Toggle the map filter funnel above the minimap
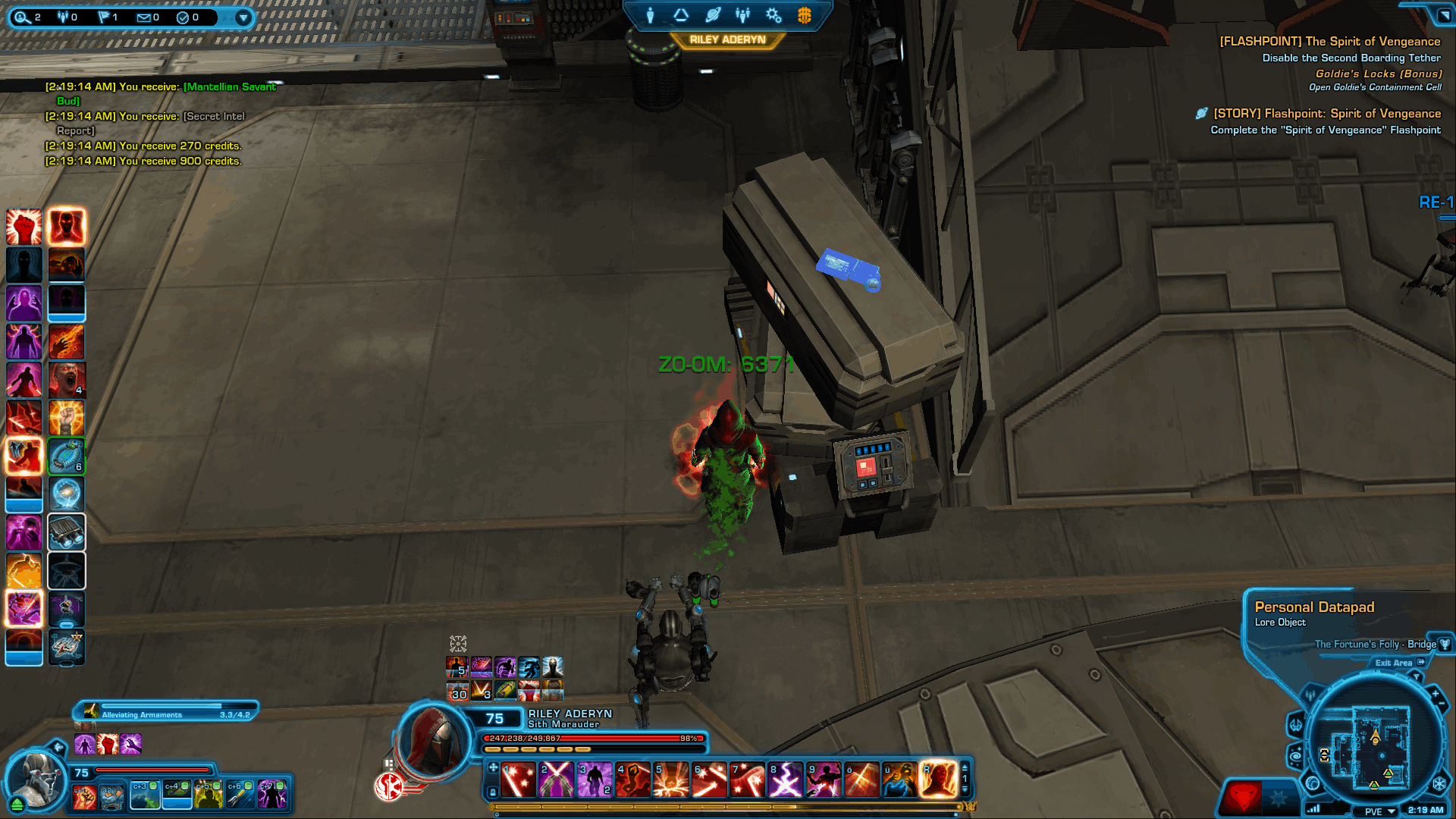 (1417, 676)
